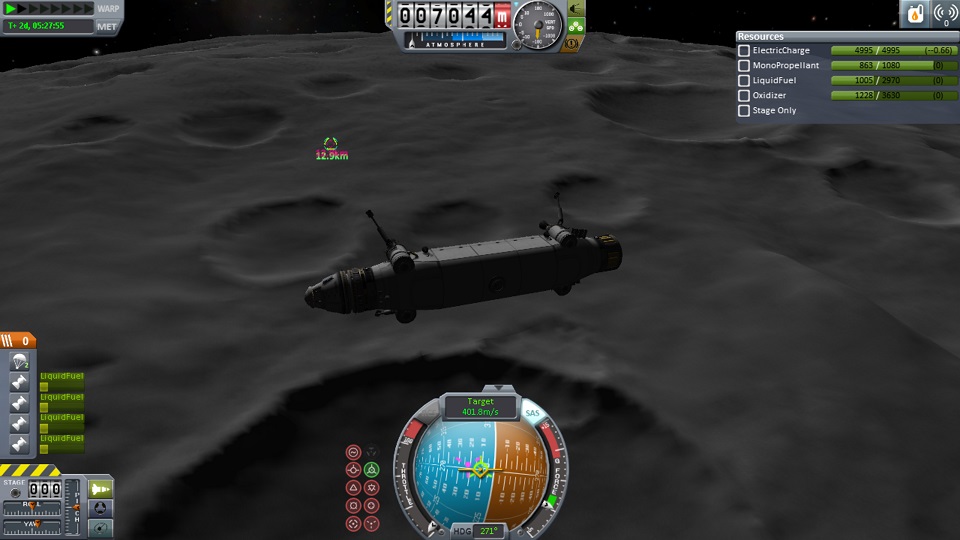This screenshot has width=960, height=540.
Task: Toggle SAS on the navball
Action: pyautogui.click(x=532, y=412)
